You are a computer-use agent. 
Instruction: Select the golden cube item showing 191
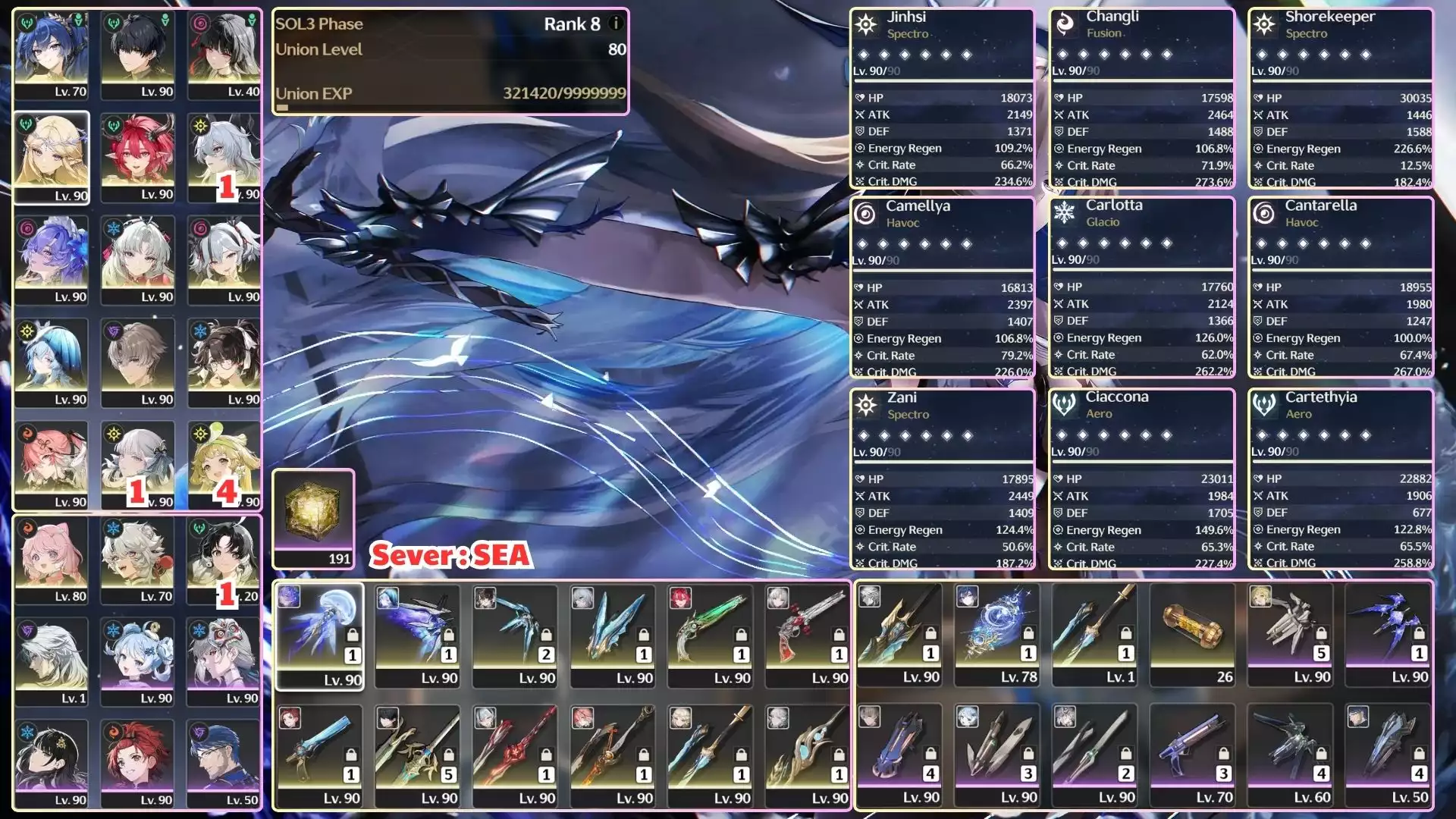pyautogui.click(x=313, y=517)
